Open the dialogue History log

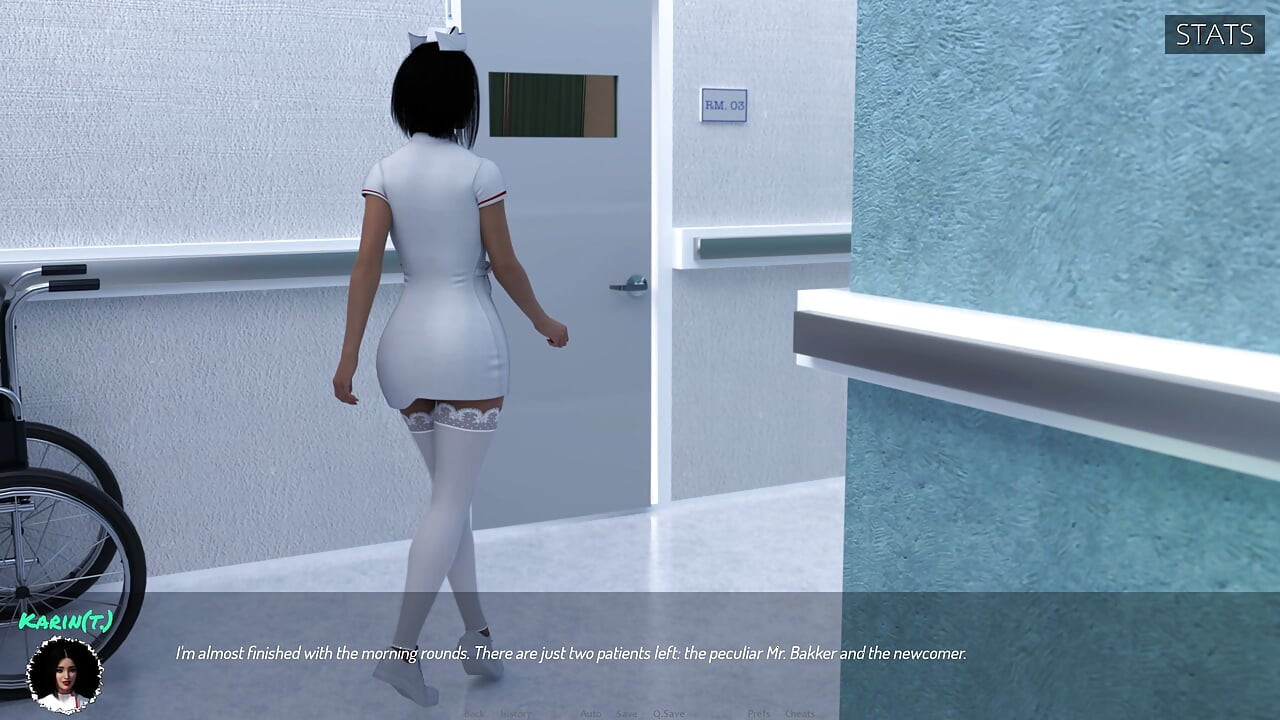(514, 713)
